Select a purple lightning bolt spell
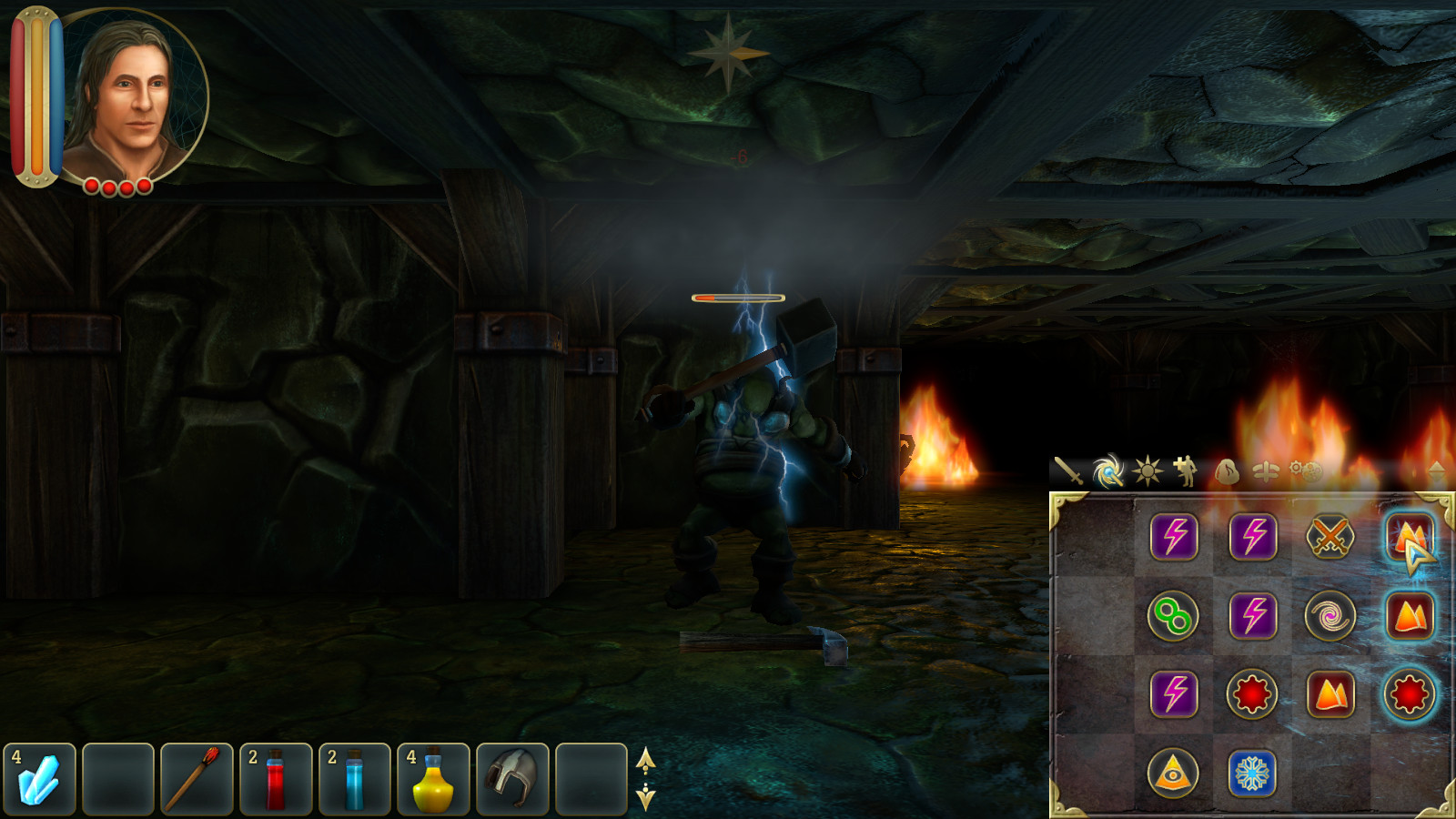This screenshot has height=819, width=1456. [1177, 536]
